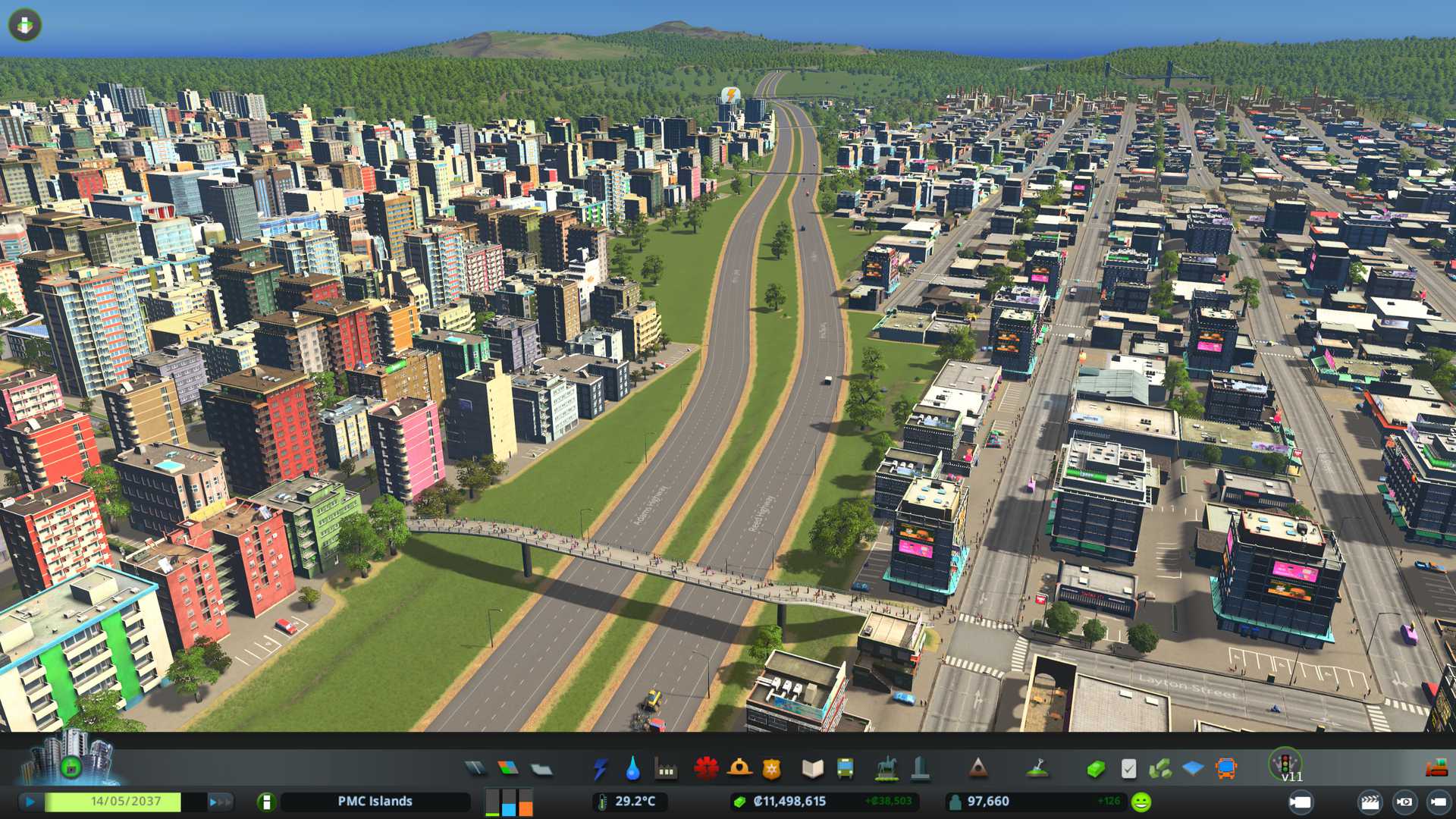
Task: Open city info next to PMC Islands
Action: 266,802
